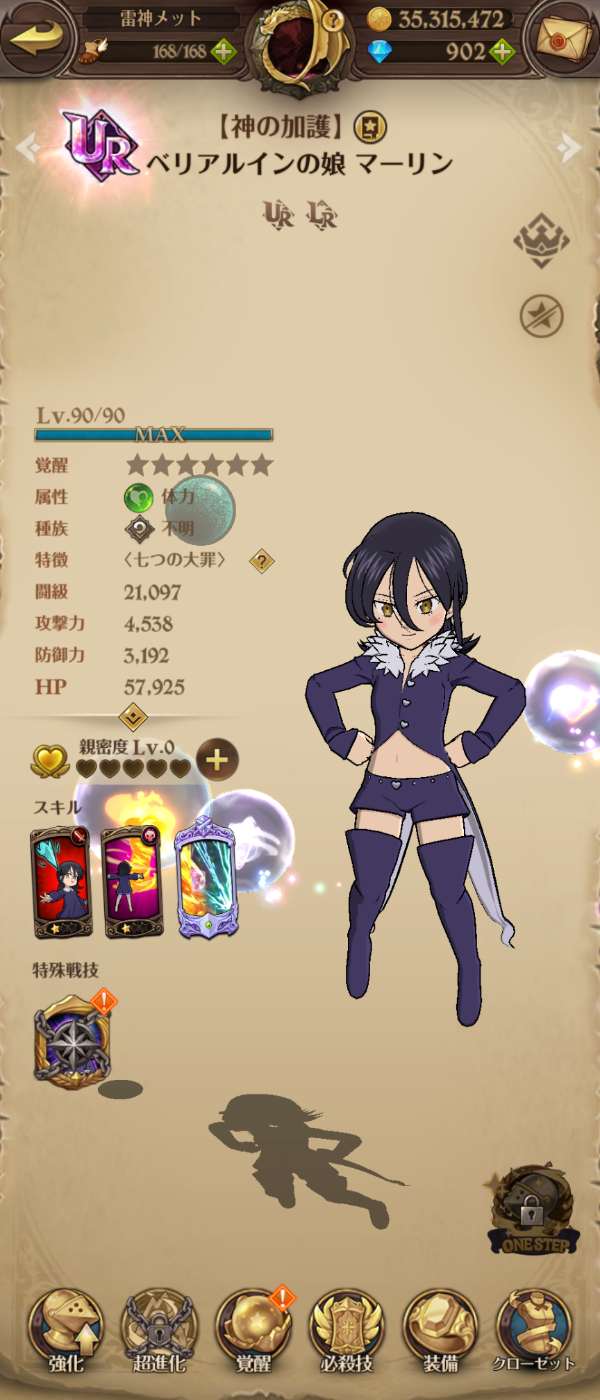This screenshot has height=1400, width=600.
Task: Show info for 七つの大罪 trait
Action: coord(261,560)
